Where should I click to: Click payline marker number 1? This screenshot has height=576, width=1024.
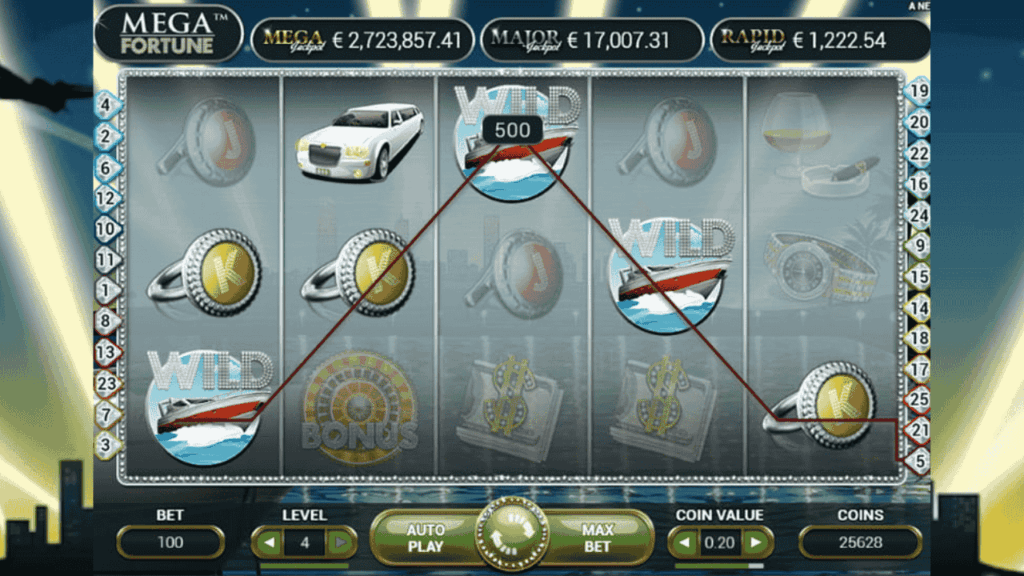pos(106,291)
